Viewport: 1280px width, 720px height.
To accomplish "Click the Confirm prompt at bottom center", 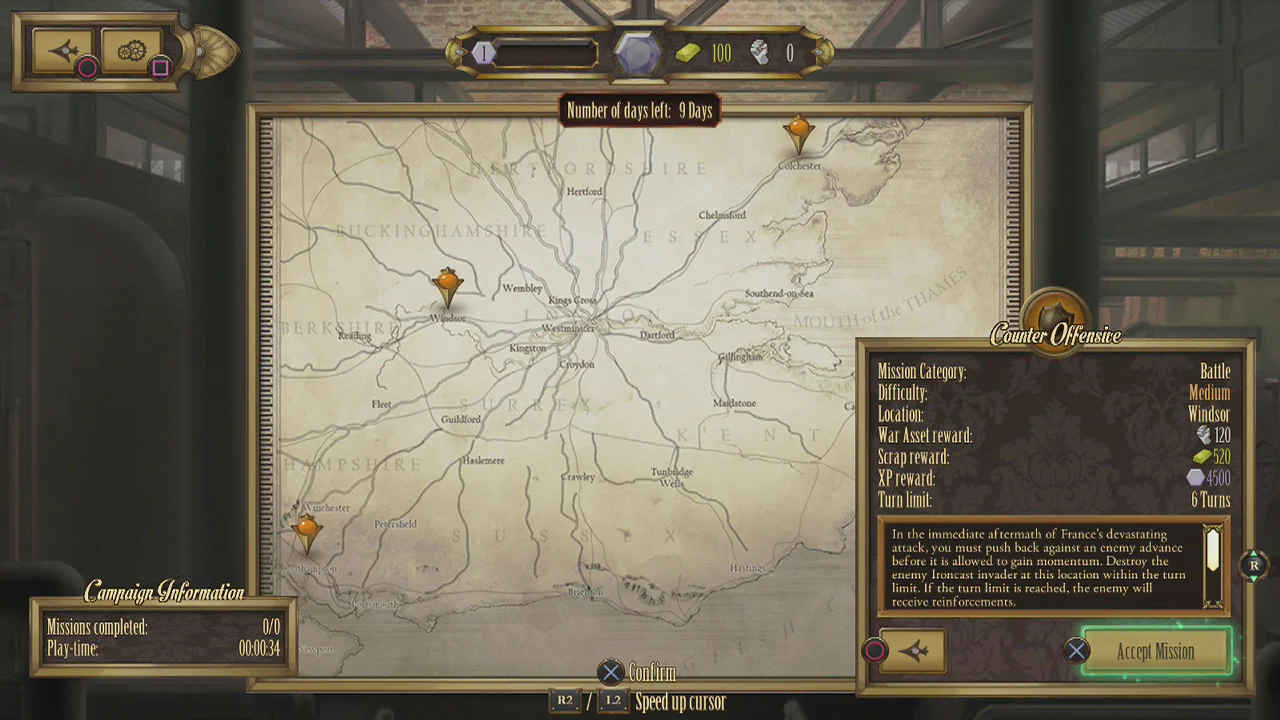I will pos(640,673).
